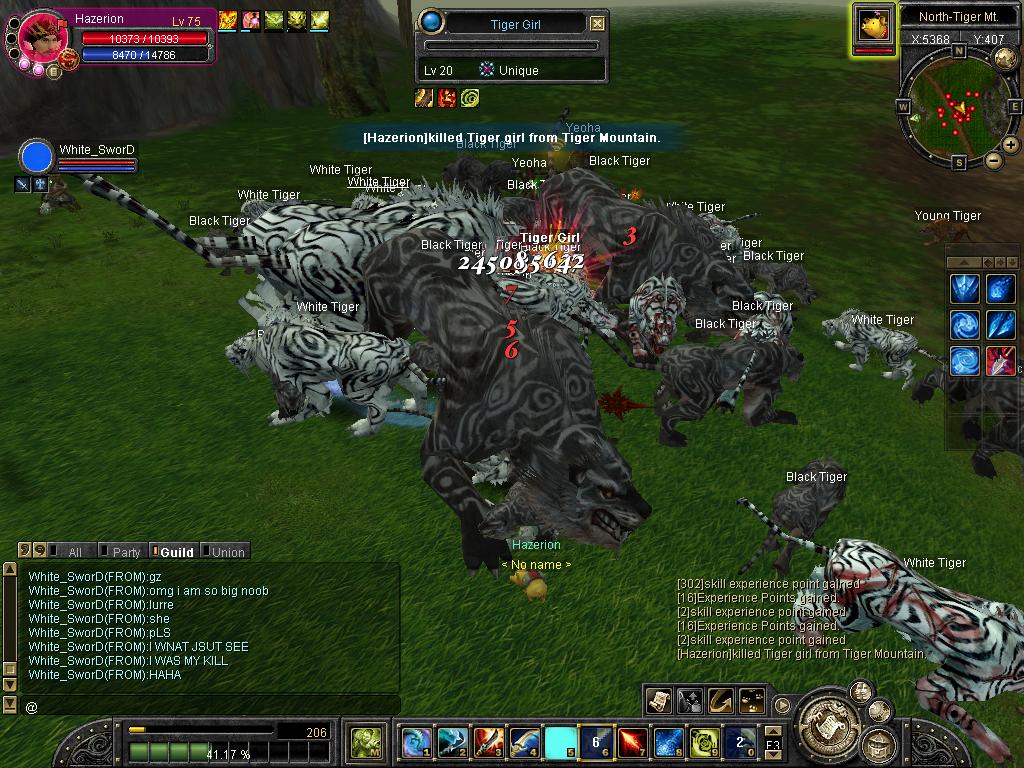
Task: Open the Union chat tab
Action: (227, 552)
